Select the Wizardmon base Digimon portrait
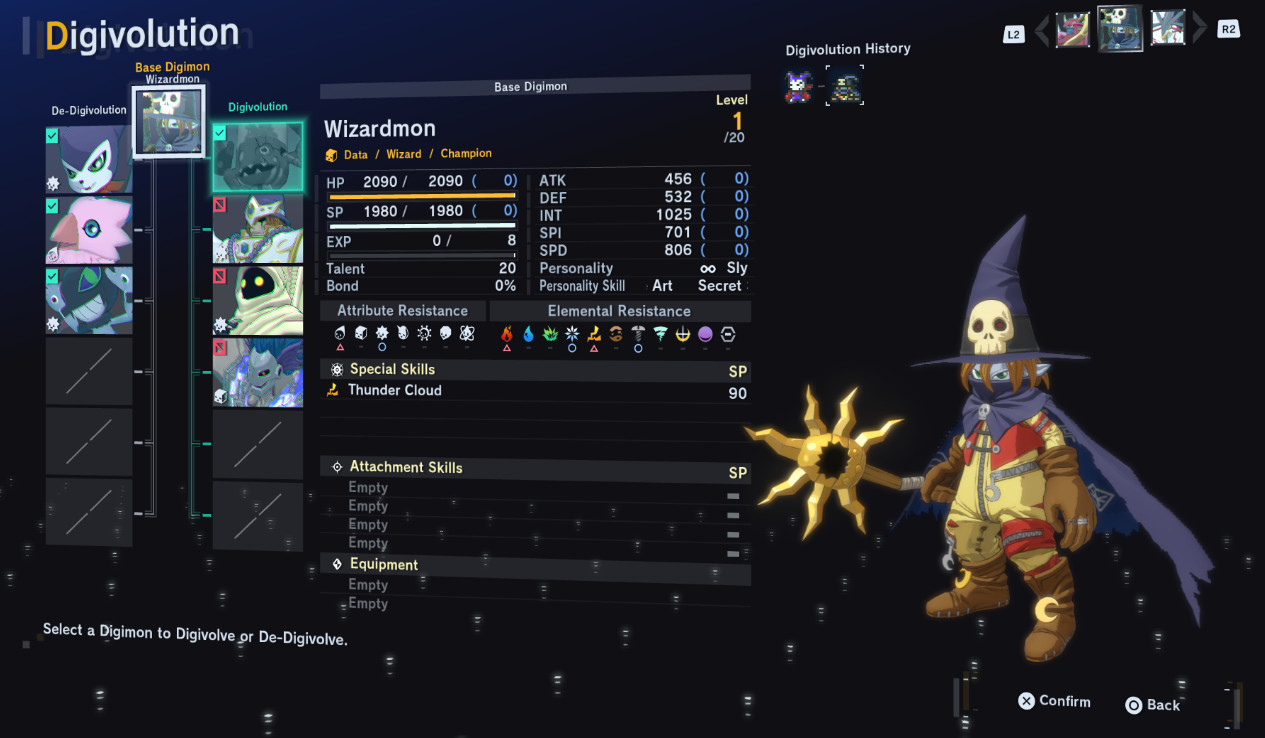 pyautogui.click(x=168, y=120)
